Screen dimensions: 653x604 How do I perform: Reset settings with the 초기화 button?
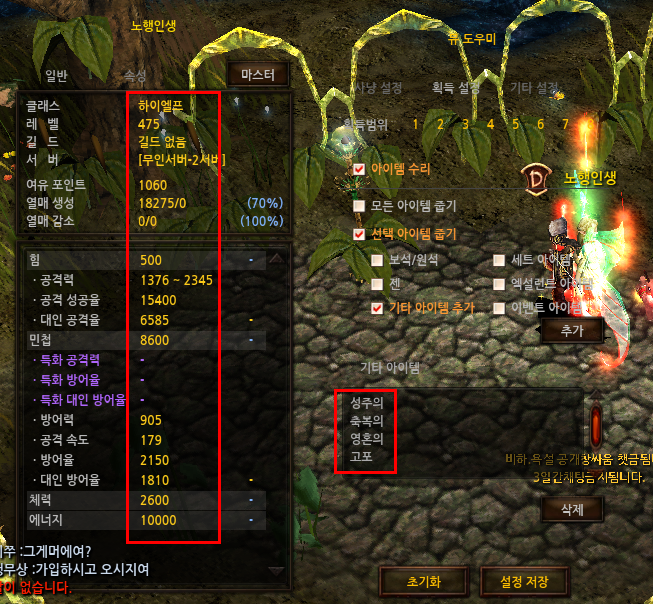coord(425,580)
